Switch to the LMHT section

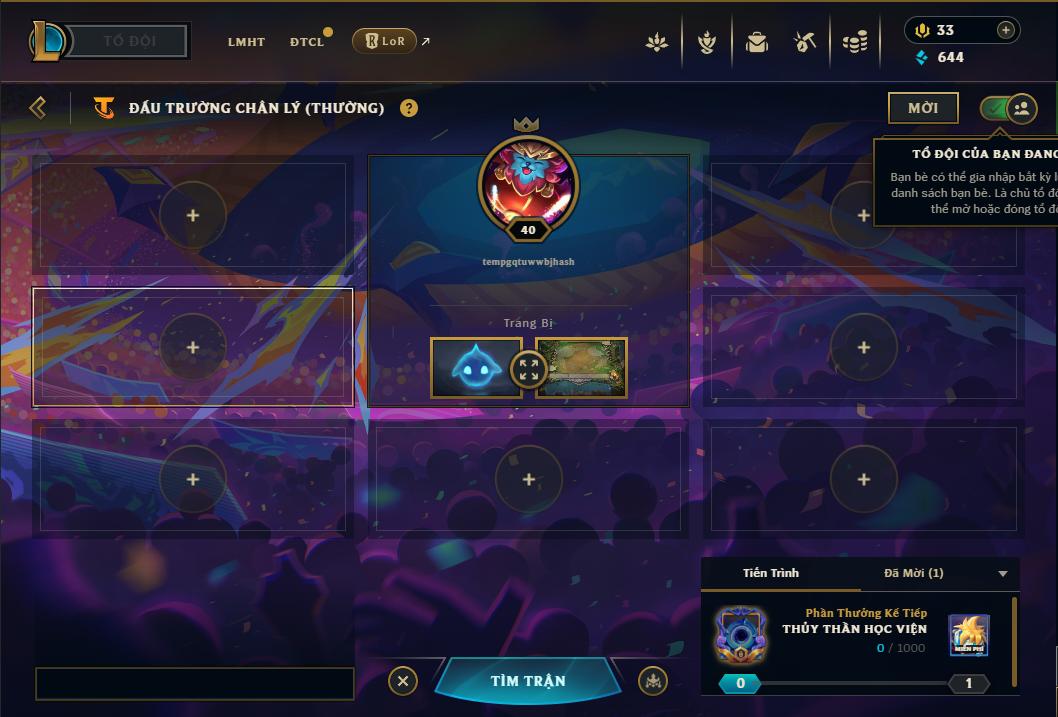(246, 42)
